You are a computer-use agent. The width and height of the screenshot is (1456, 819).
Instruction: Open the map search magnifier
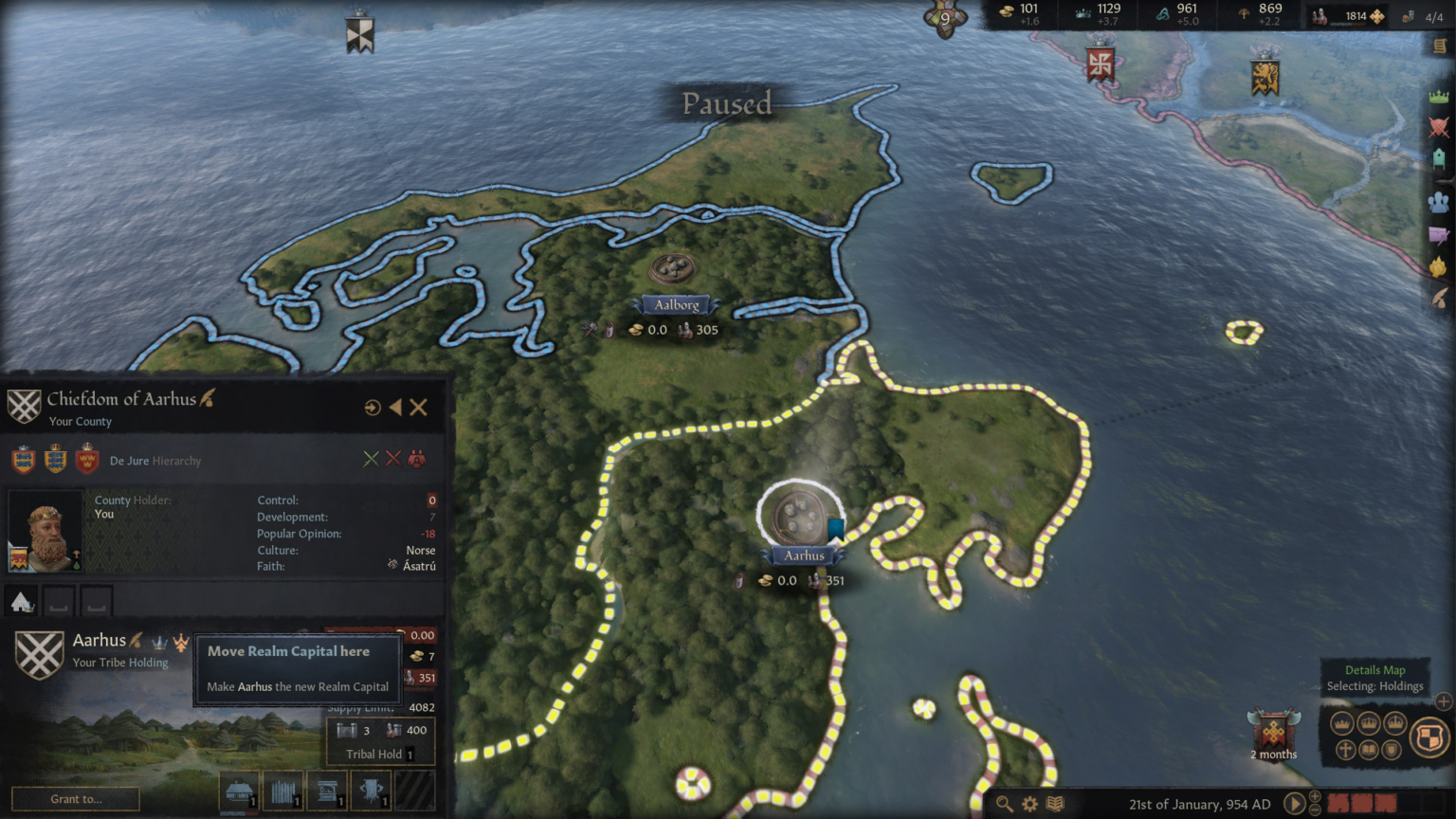1005,803
